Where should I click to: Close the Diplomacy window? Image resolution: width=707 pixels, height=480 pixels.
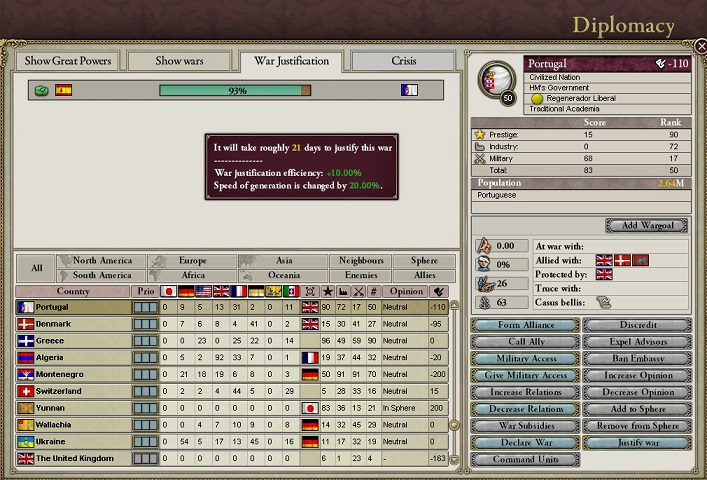700,47
